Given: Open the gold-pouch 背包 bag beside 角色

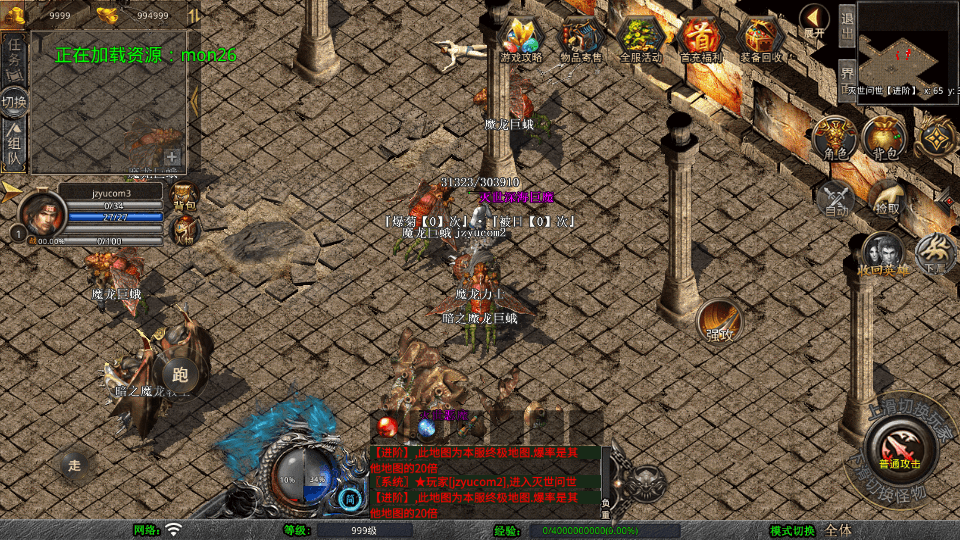Looking at the screenshot, I should [x=884, y=138].
